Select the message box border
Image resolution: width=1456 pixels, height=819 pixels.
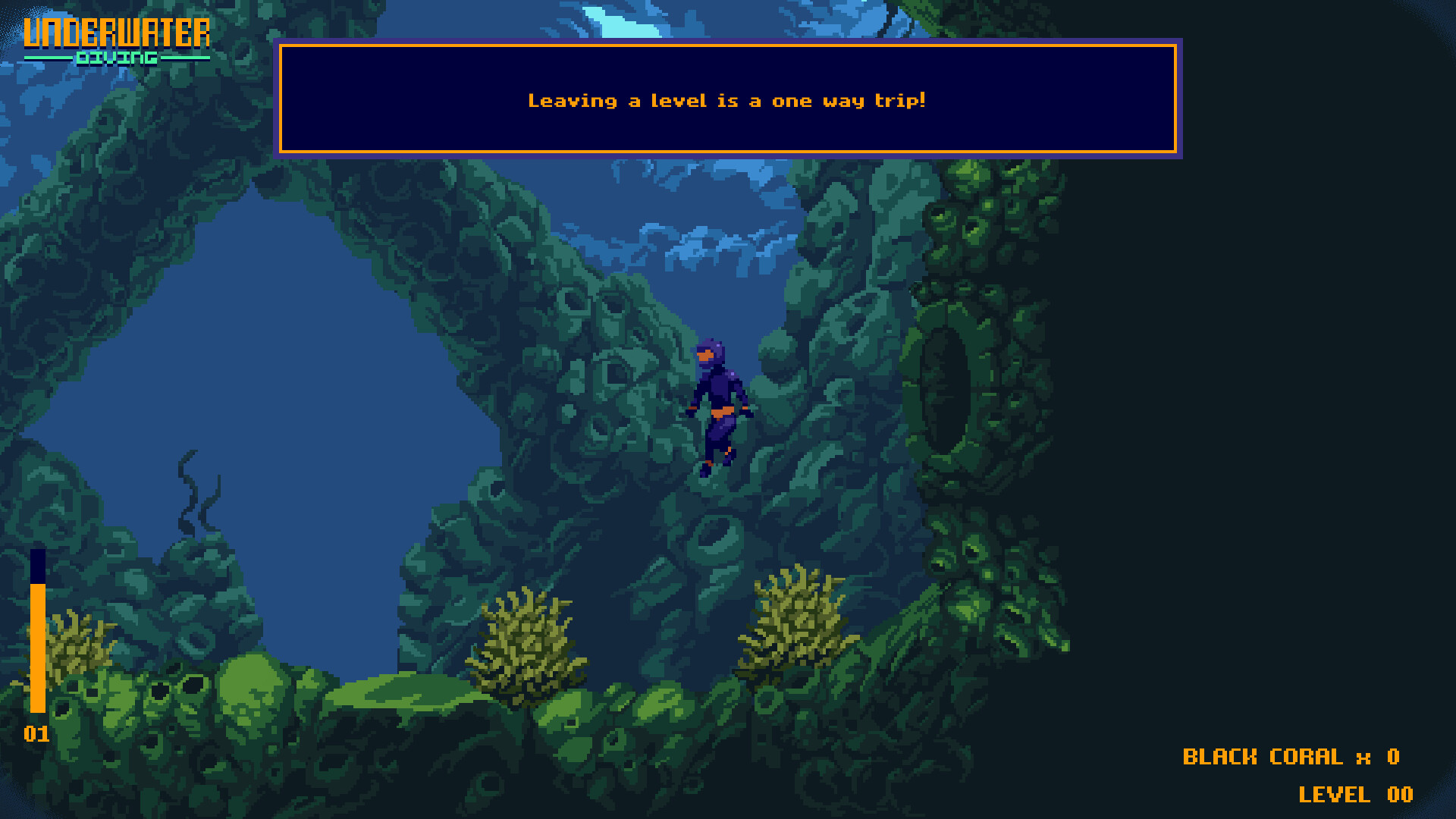[x=728, y=47]
